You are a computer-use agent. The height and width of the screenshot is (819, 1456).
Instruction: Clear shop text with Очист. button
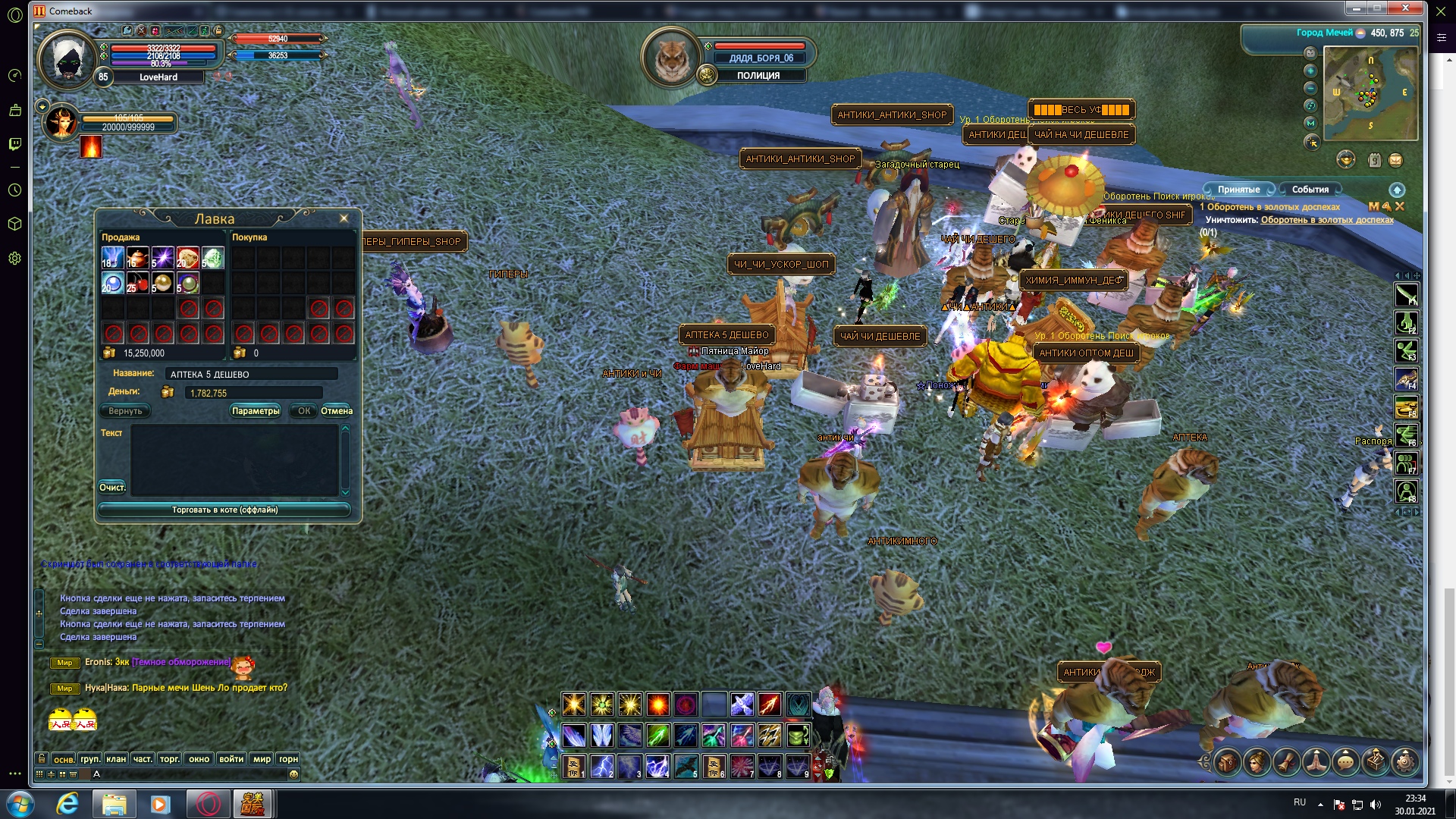point(112,488)
